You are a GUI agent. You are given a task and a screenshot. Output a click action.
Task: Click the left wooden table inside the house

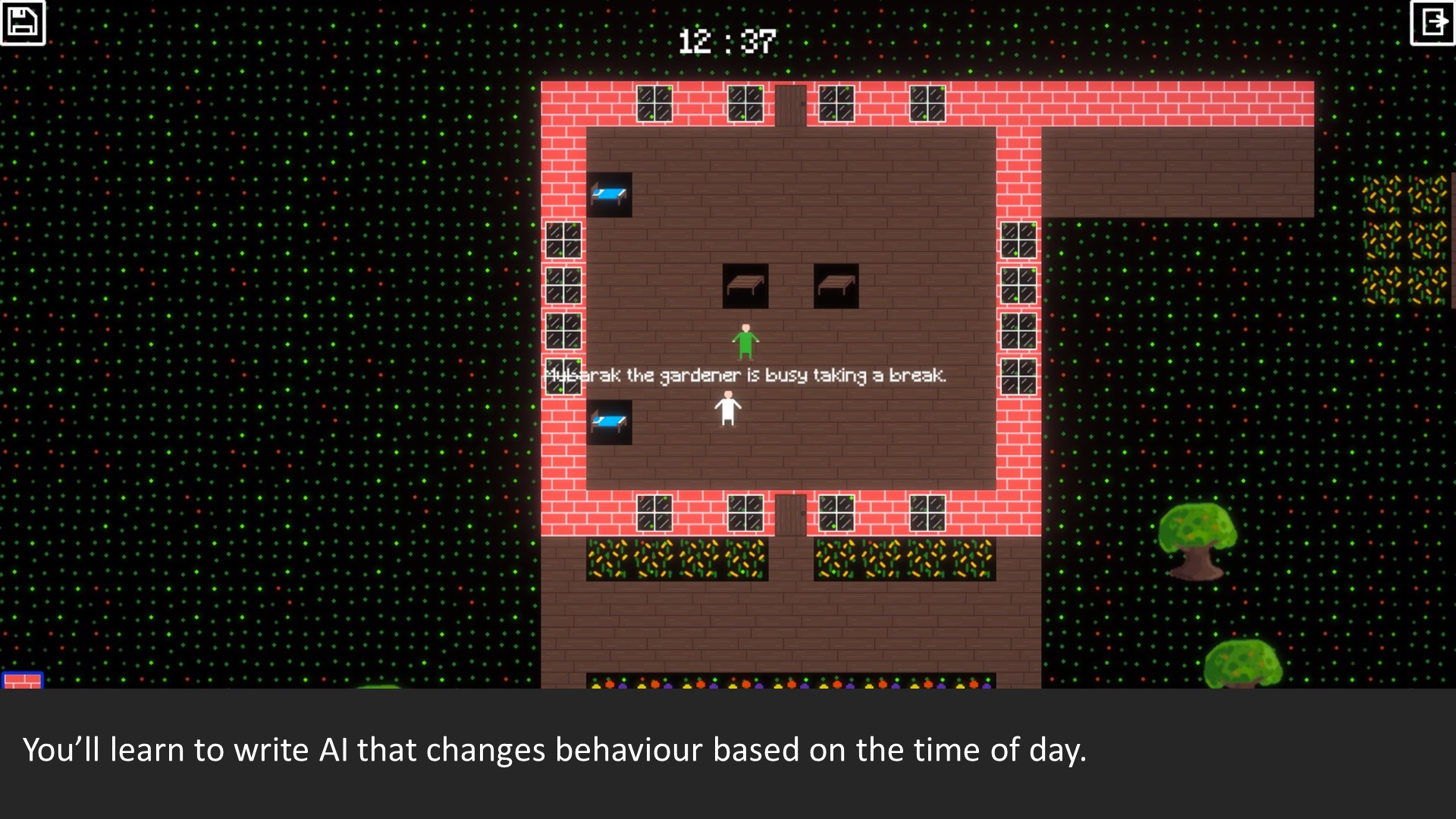(745, 286)
